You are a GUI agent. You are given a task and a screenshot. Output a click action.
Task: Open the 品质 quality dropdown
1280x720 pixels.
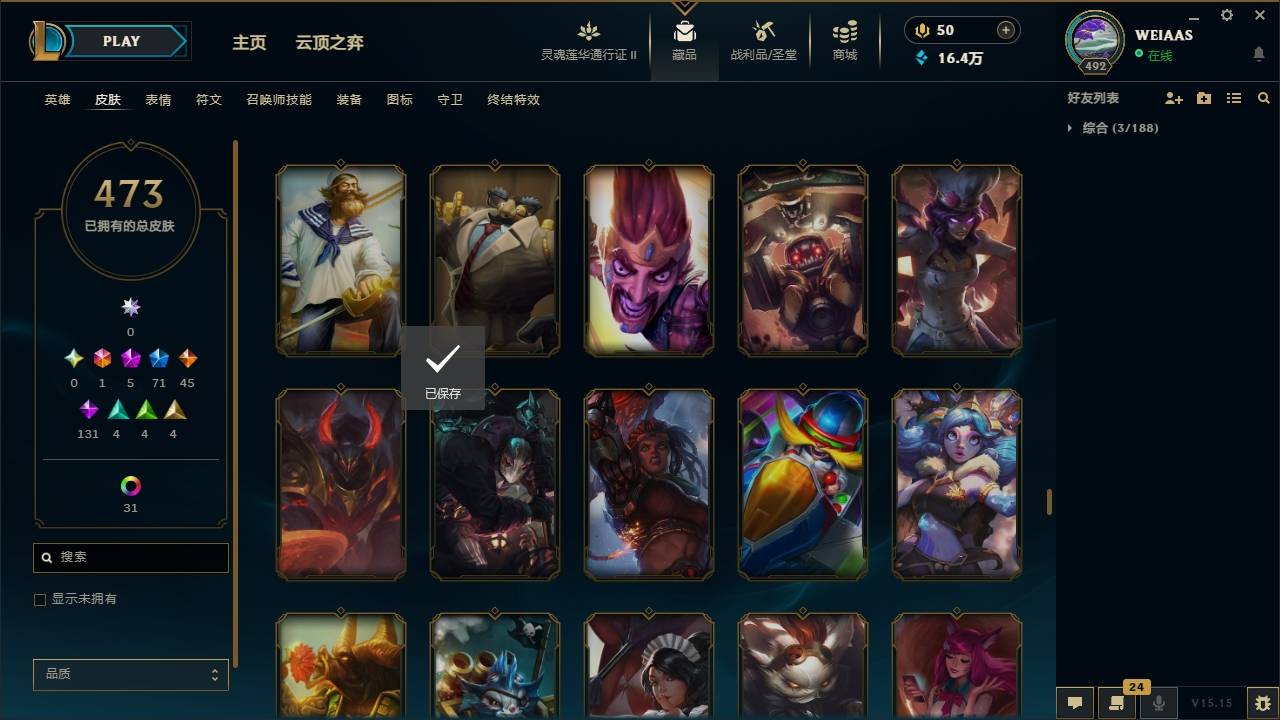(130, 674)
